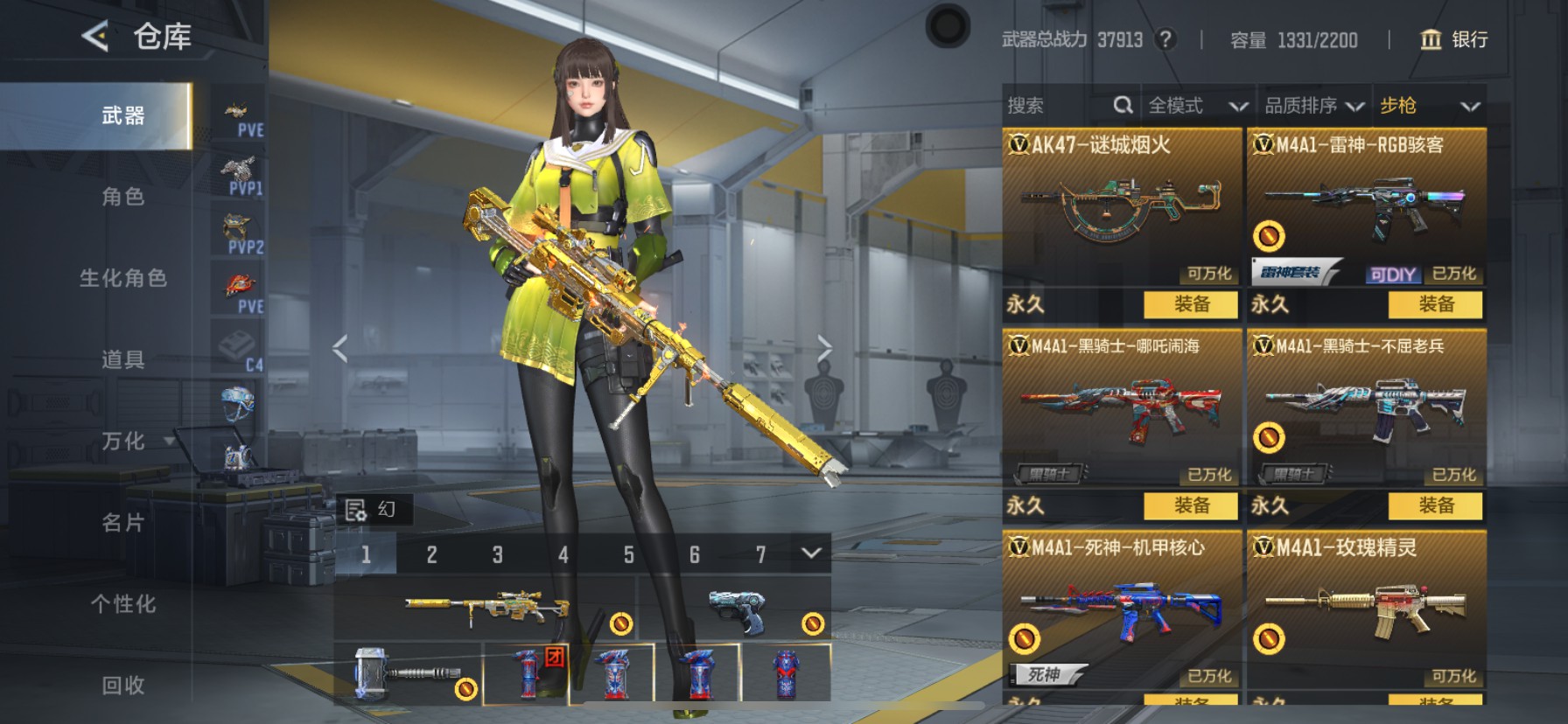Switch to the 角色 tab
This screenshot has width=1568, height=724.
(x=122, y=197)
